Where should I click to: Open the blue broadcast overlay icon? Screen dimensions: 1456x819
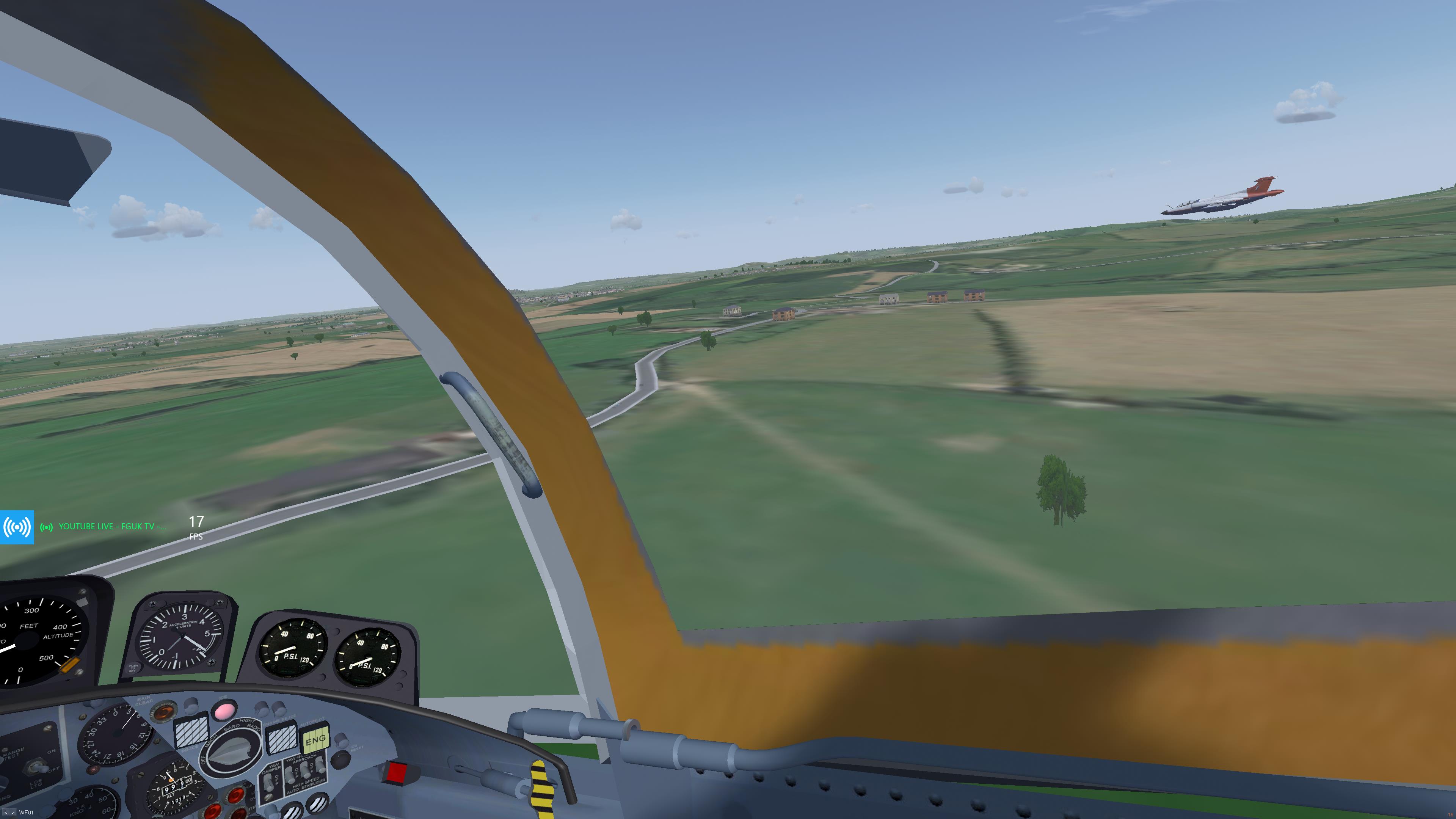[17, 527]
